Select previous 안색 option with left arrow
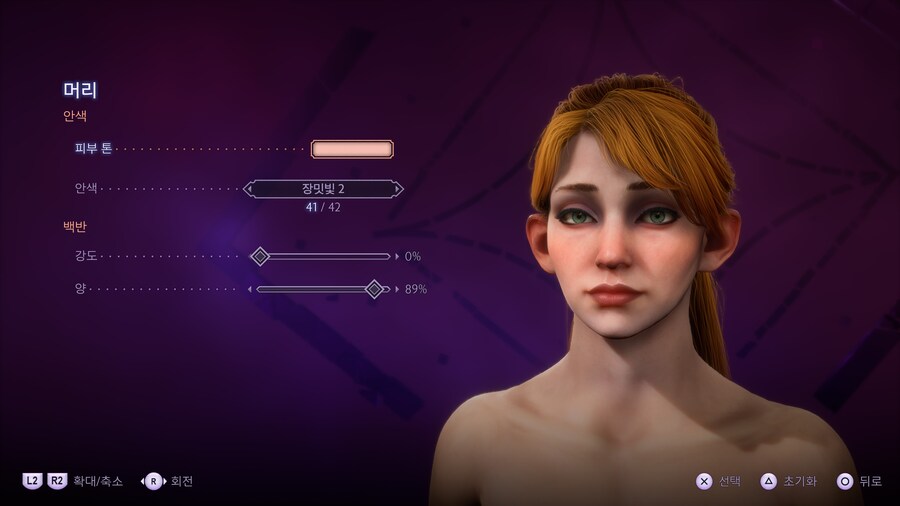The height and width of the screenshot is (506, 900). click(x=249, y=188)
